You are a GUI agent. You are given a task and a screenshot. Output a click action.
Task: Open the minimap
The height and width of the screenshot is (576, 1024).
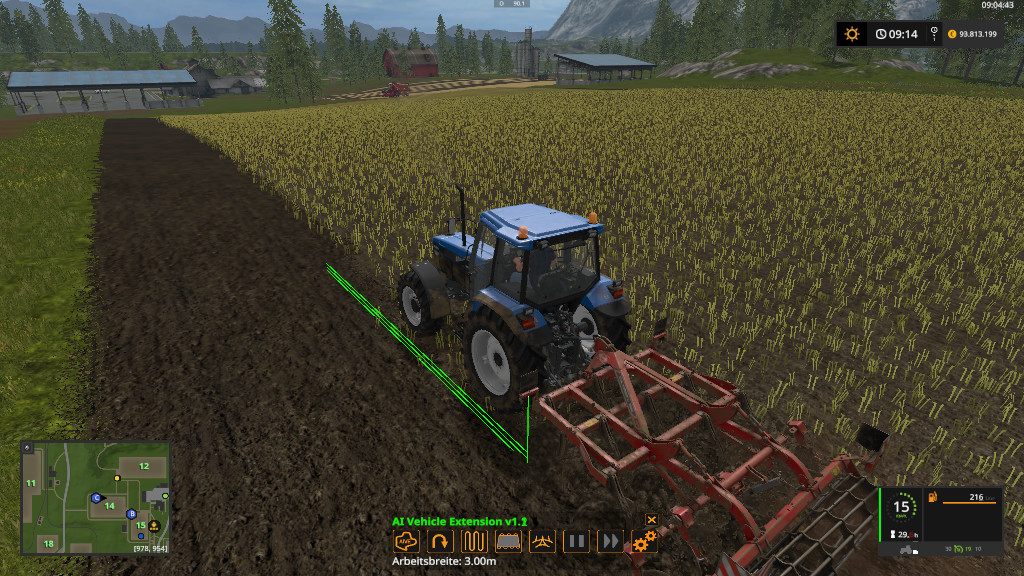(95, 497)
